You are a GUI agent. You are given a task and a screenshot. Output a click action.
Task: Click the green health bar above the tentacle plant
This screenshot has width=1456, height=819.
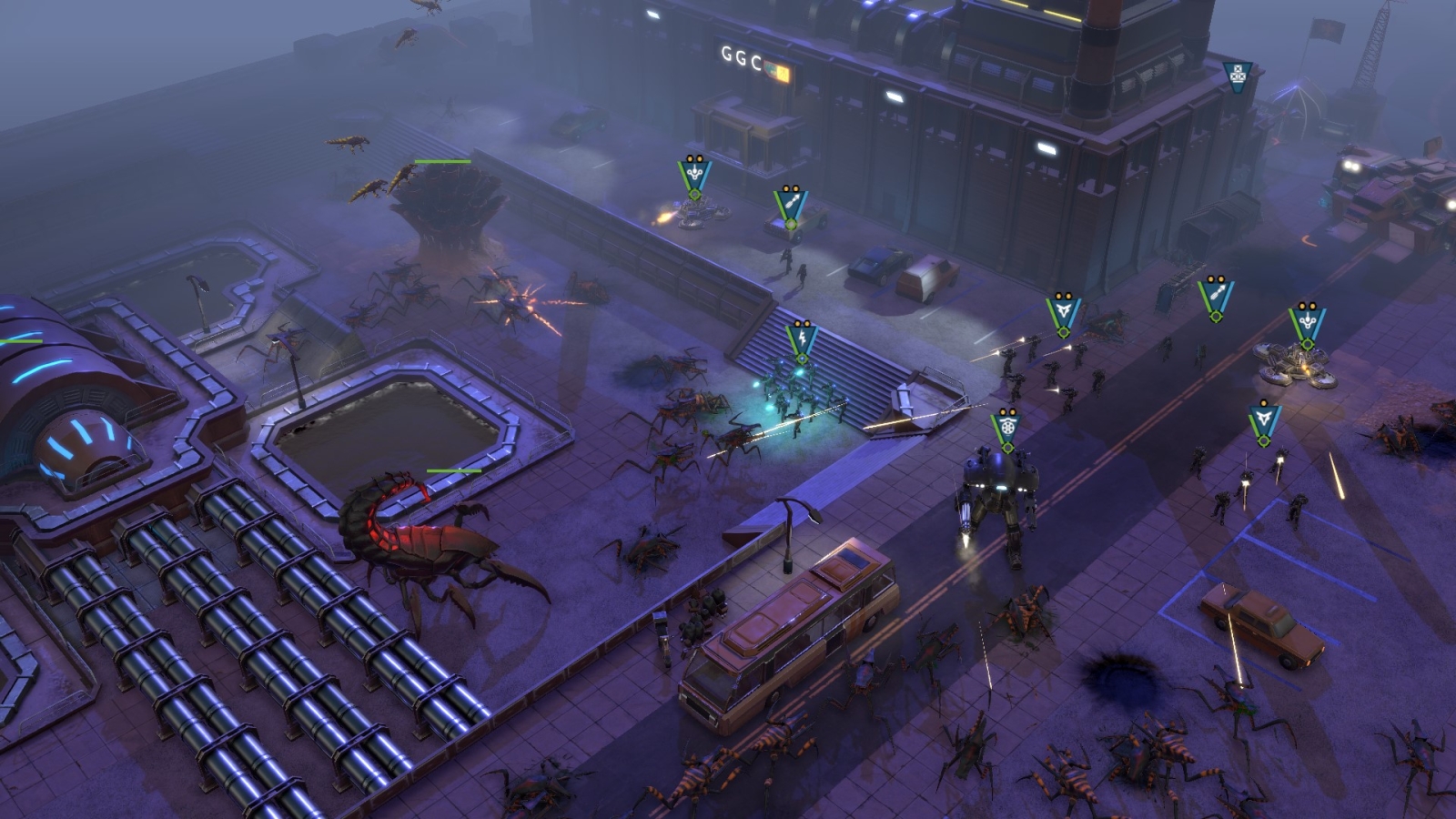tap(442, 160)
